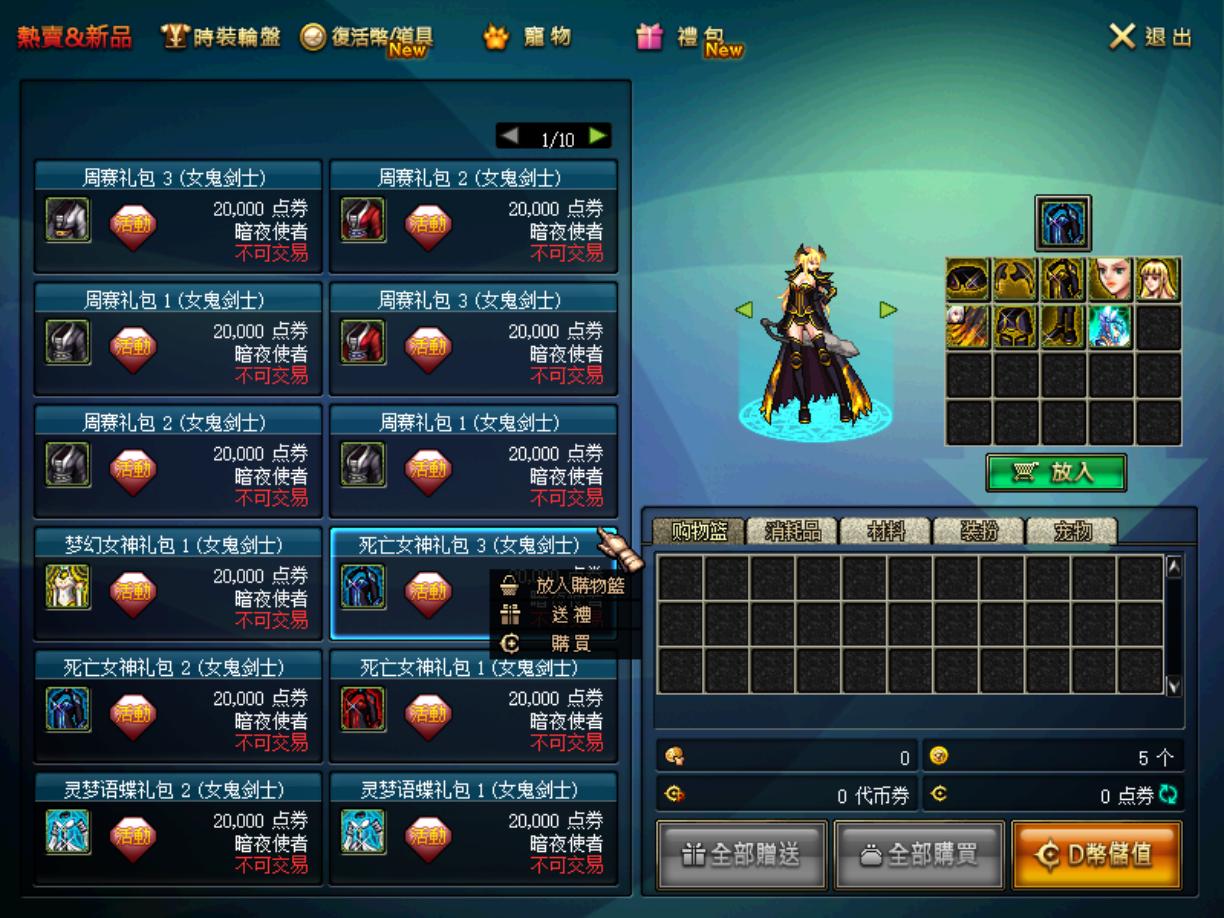Go to the next shop page
1224x918 pixels.
point(598,136)
